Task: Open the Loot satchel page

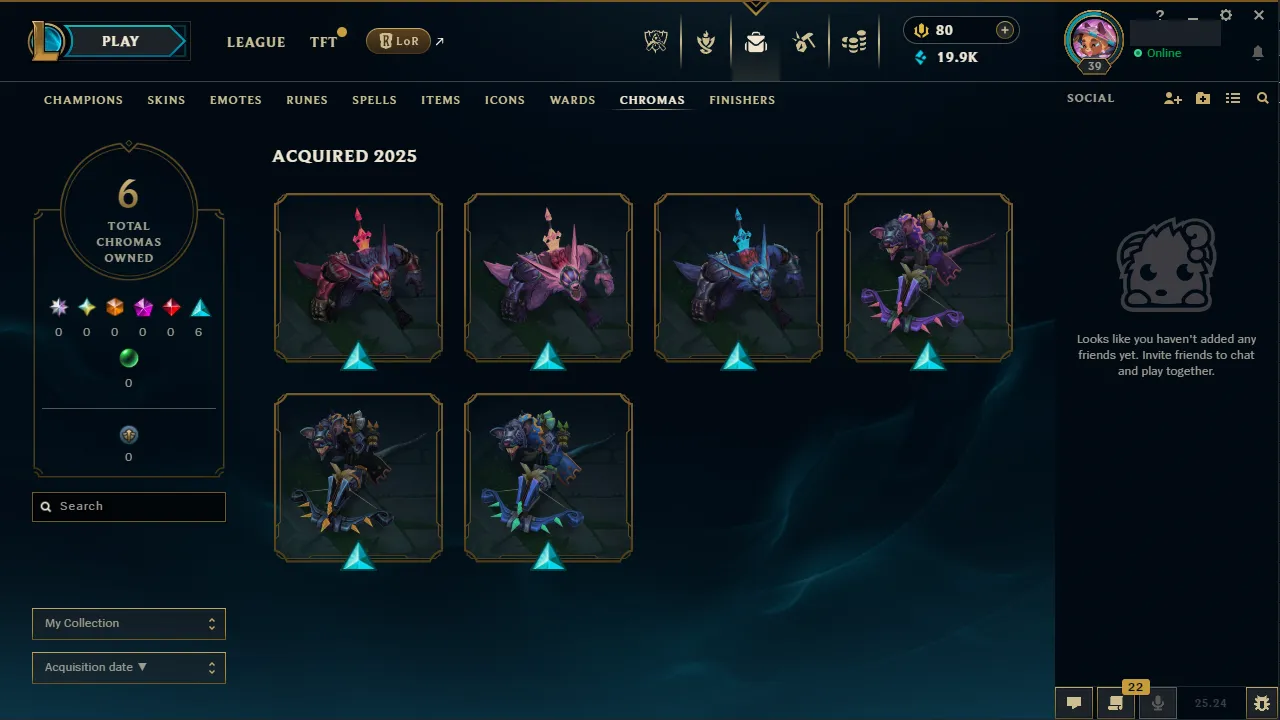Action: click(x=755, y=41)
